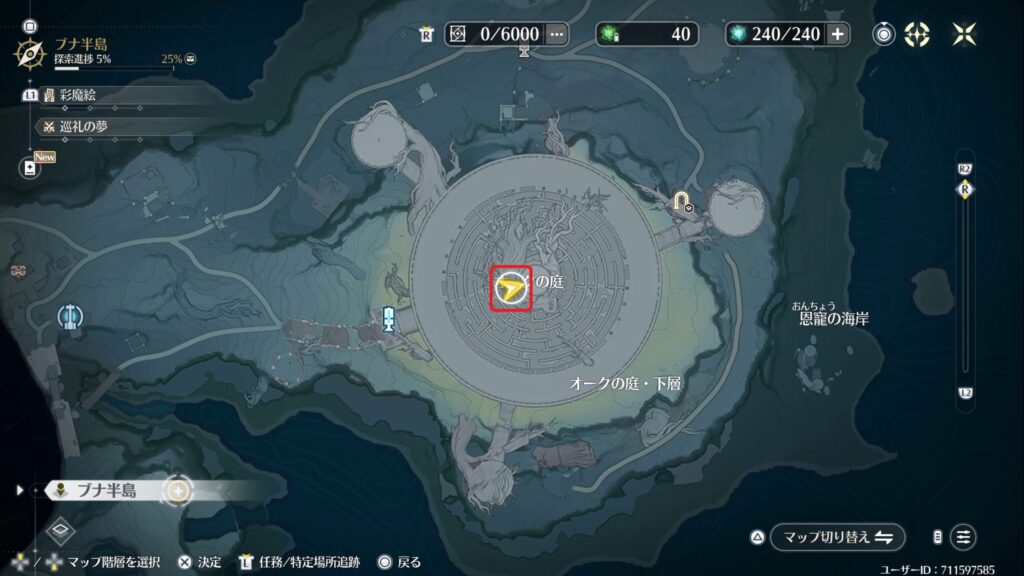Screen dimensions: 1024x576
Task: Adjust the map zoom slider handle
Action: click(x=965, y=190)
